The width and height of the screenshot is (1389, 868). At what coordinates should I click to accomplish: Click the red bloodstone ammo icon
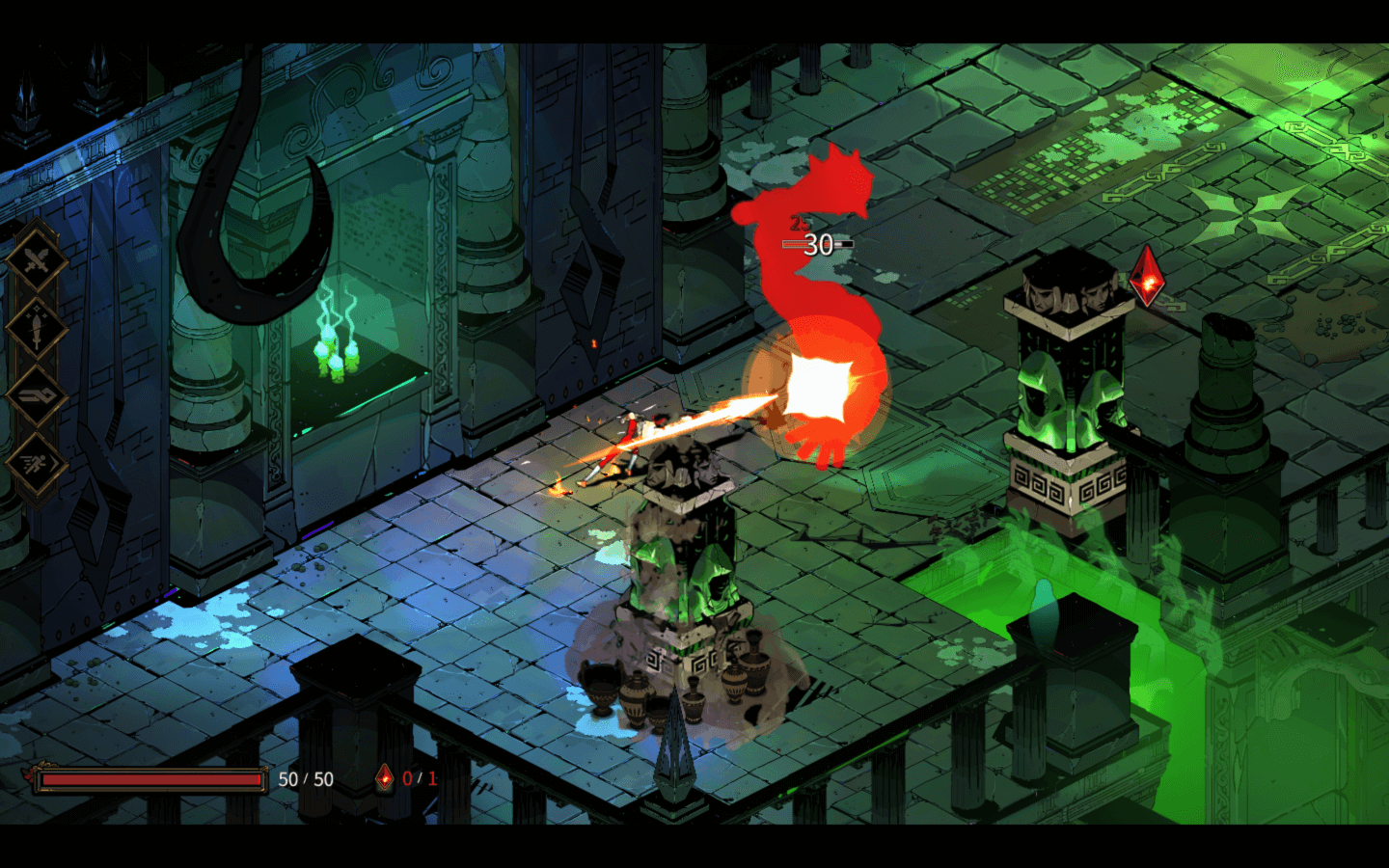point(385,778)
